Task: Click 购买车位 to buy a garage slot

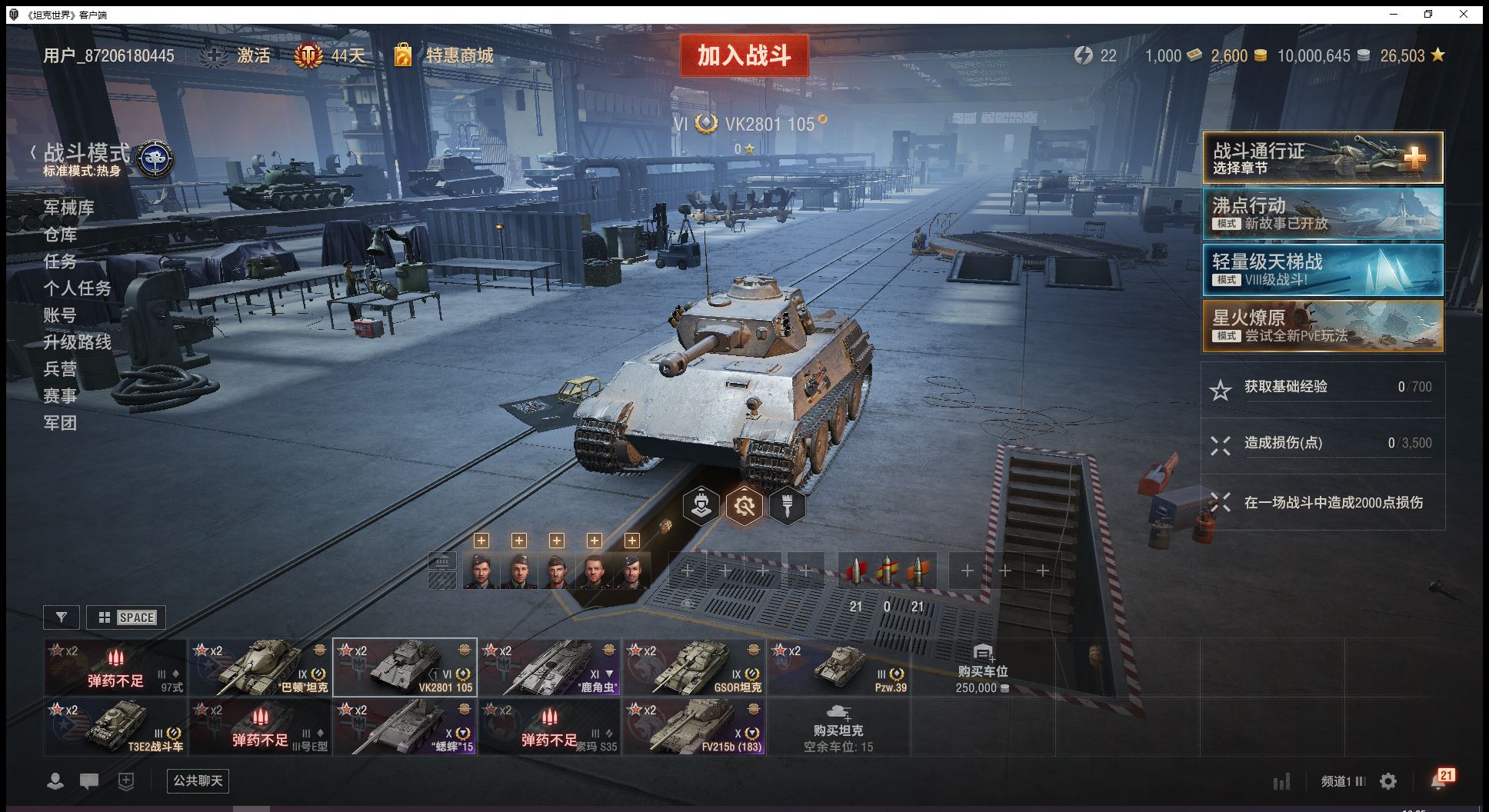Action: coord(982,669)
